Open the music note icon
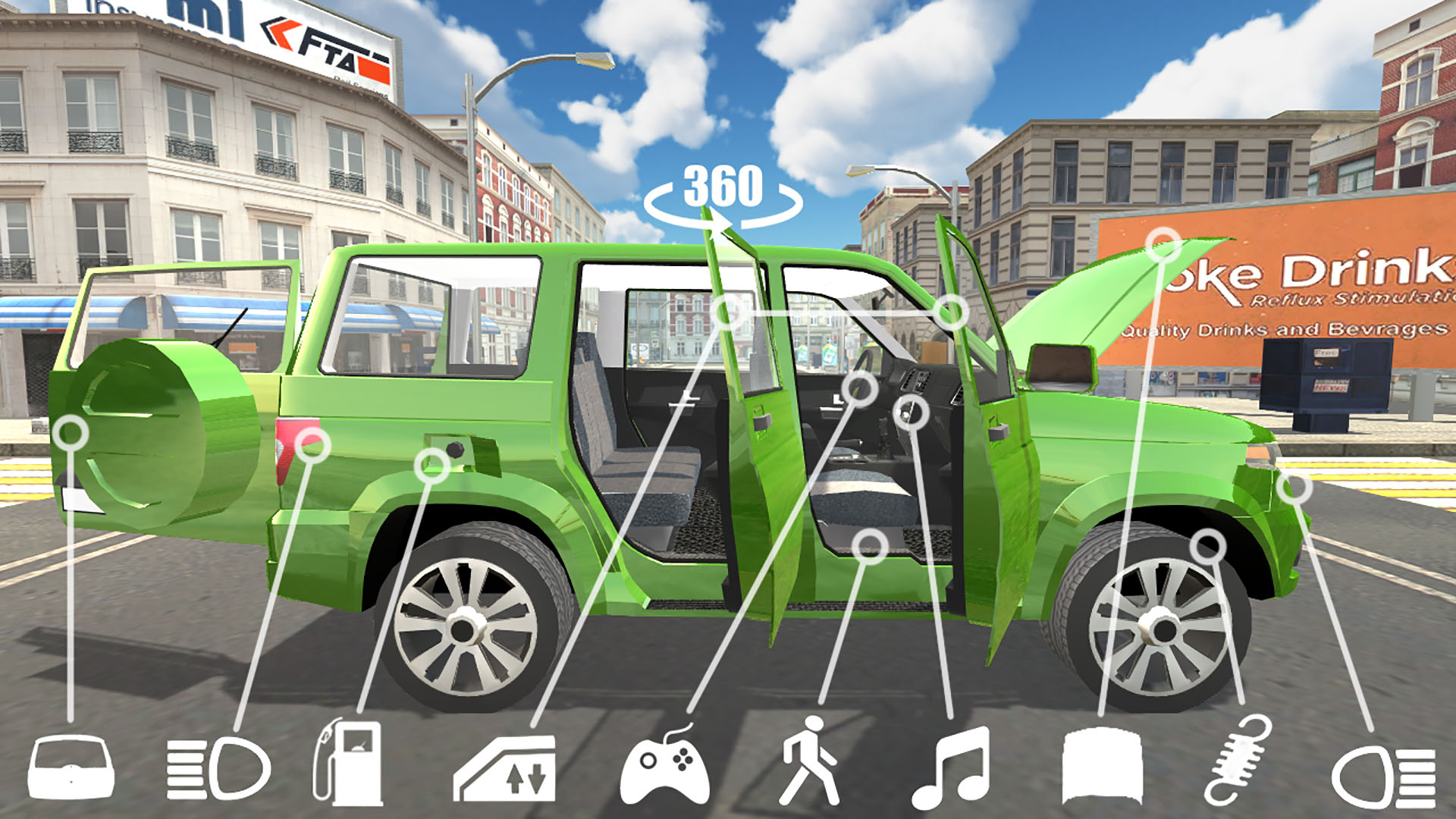Viewport: 1456px width, 819px height. tap(952, 767)
